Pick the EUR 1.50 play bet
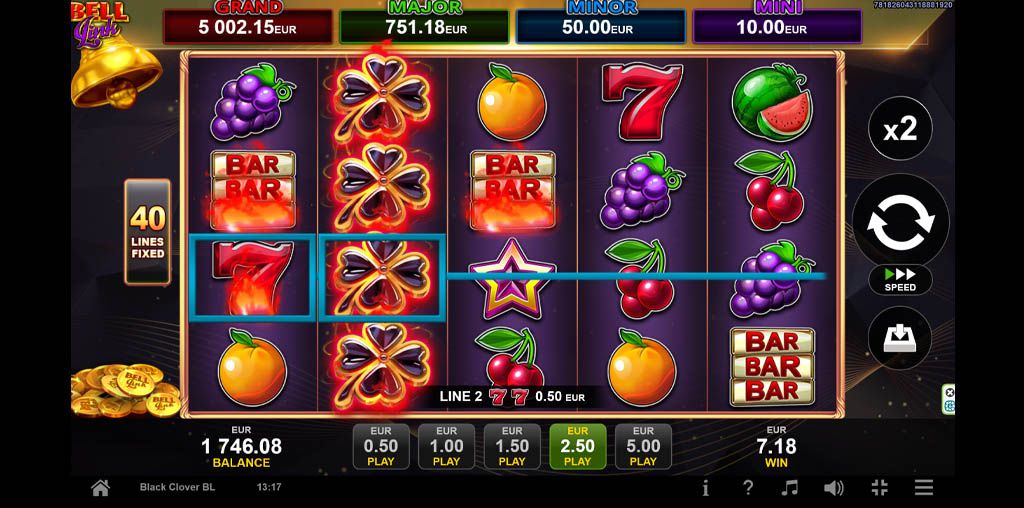Viewport: 1024px width, 508px height. click(512, 446)
